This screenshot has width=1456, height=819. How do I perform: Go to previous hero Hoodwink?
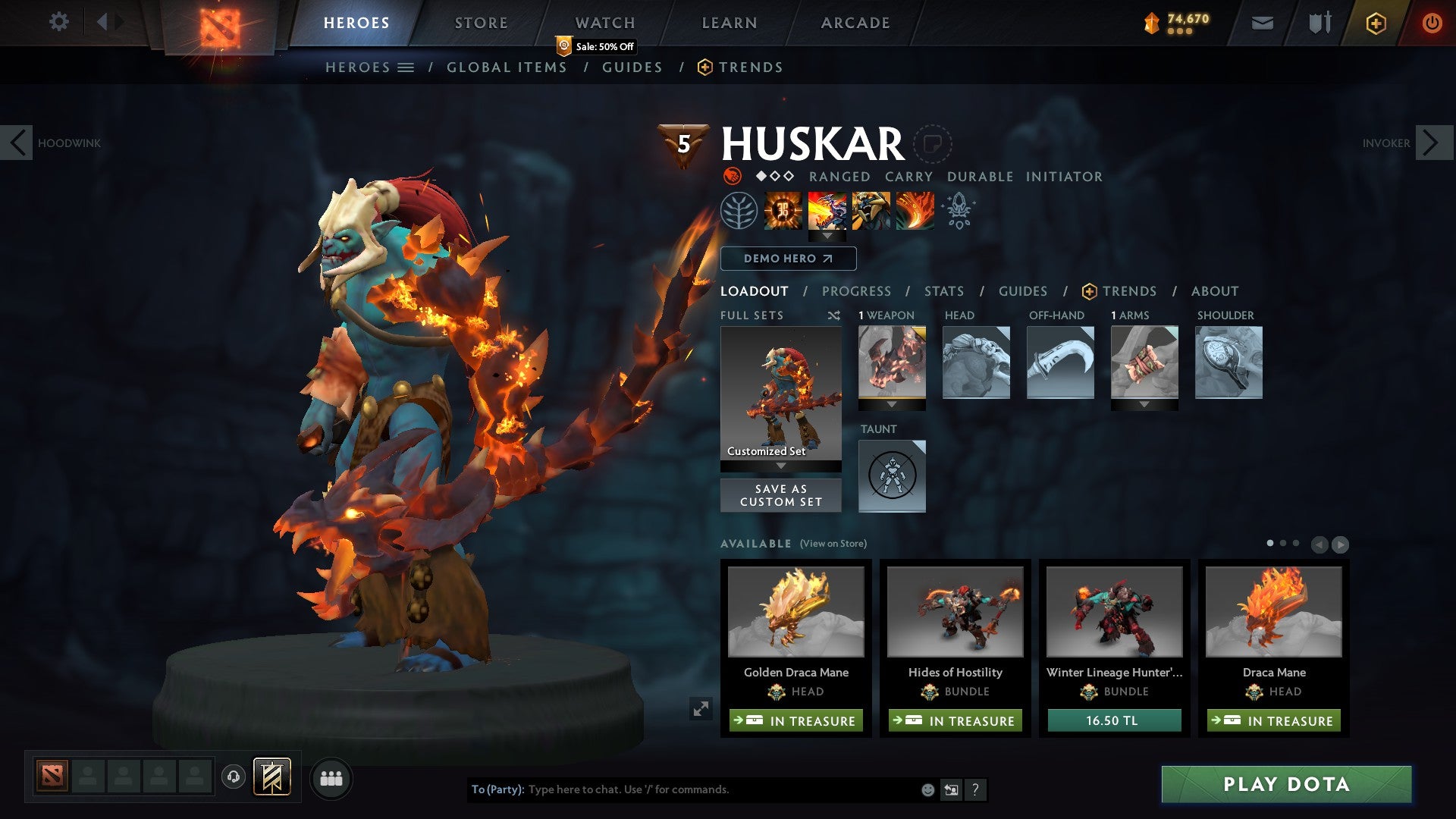coord(17,143)
